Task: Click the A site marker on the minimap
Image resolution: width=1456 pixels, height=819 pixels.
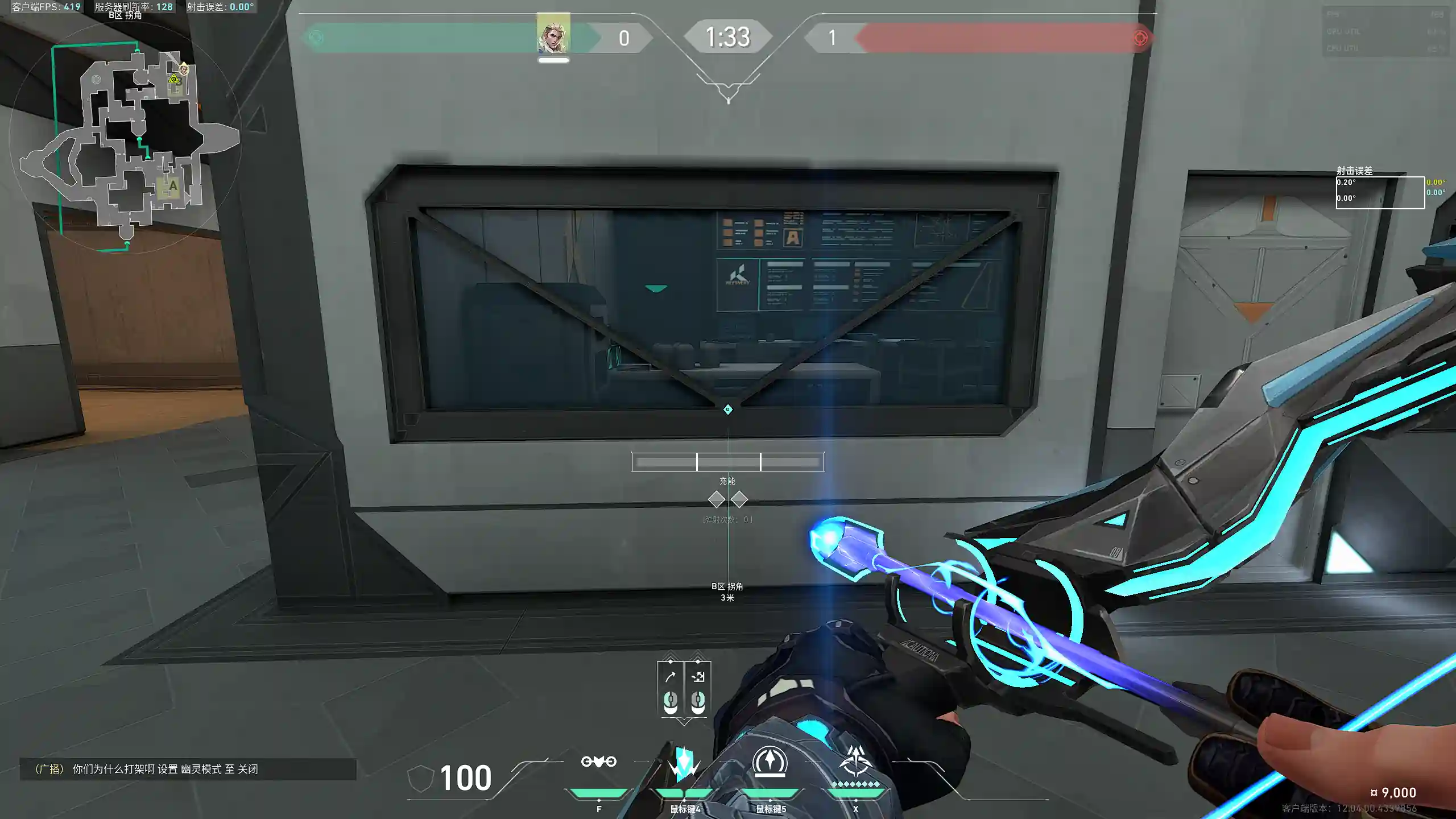Action: coord(172,186)
